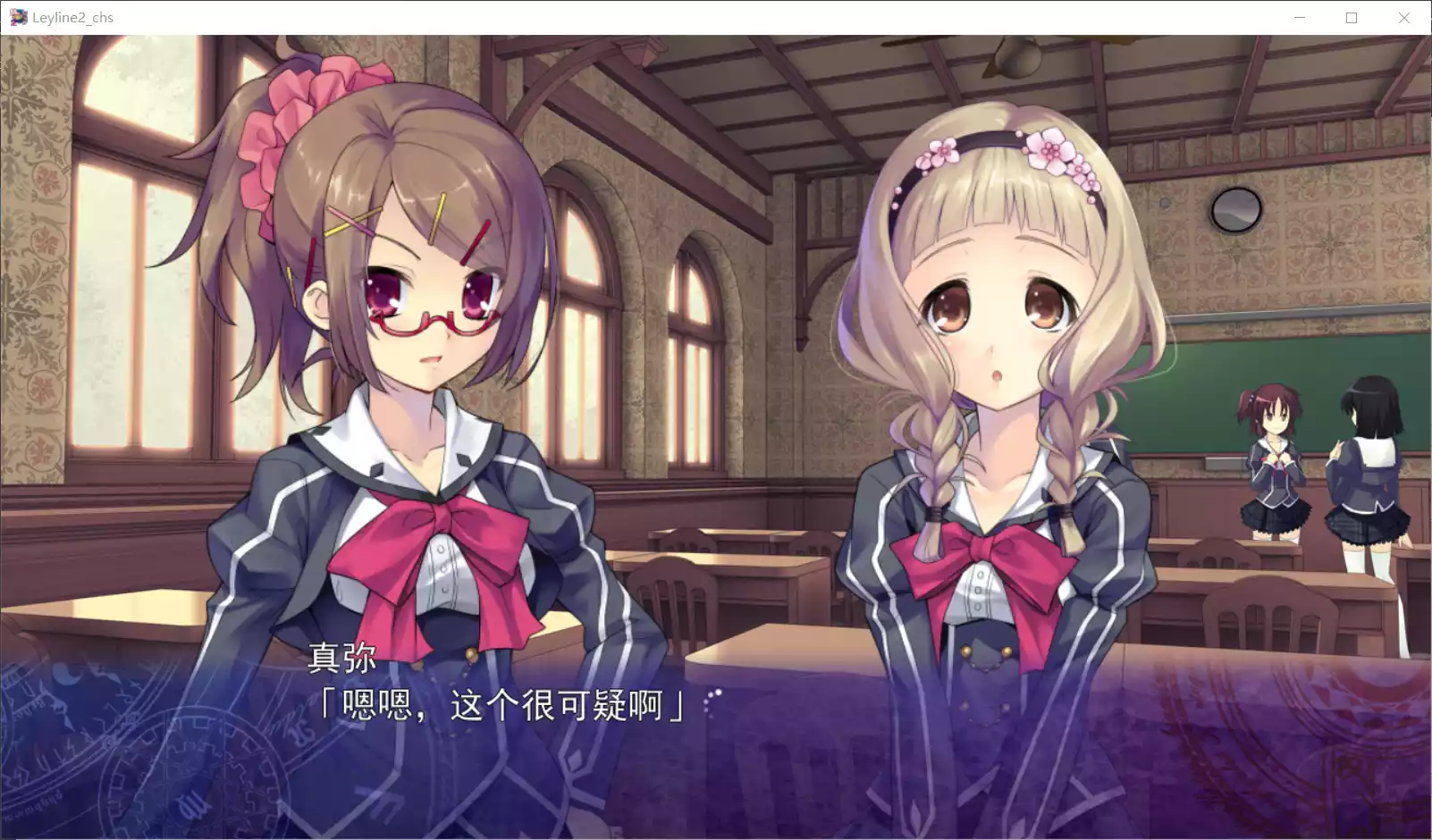Viewport: 1432px width, 840px height.
Task: Close the Leyline2_chs window
Action: coord(1404,17)
